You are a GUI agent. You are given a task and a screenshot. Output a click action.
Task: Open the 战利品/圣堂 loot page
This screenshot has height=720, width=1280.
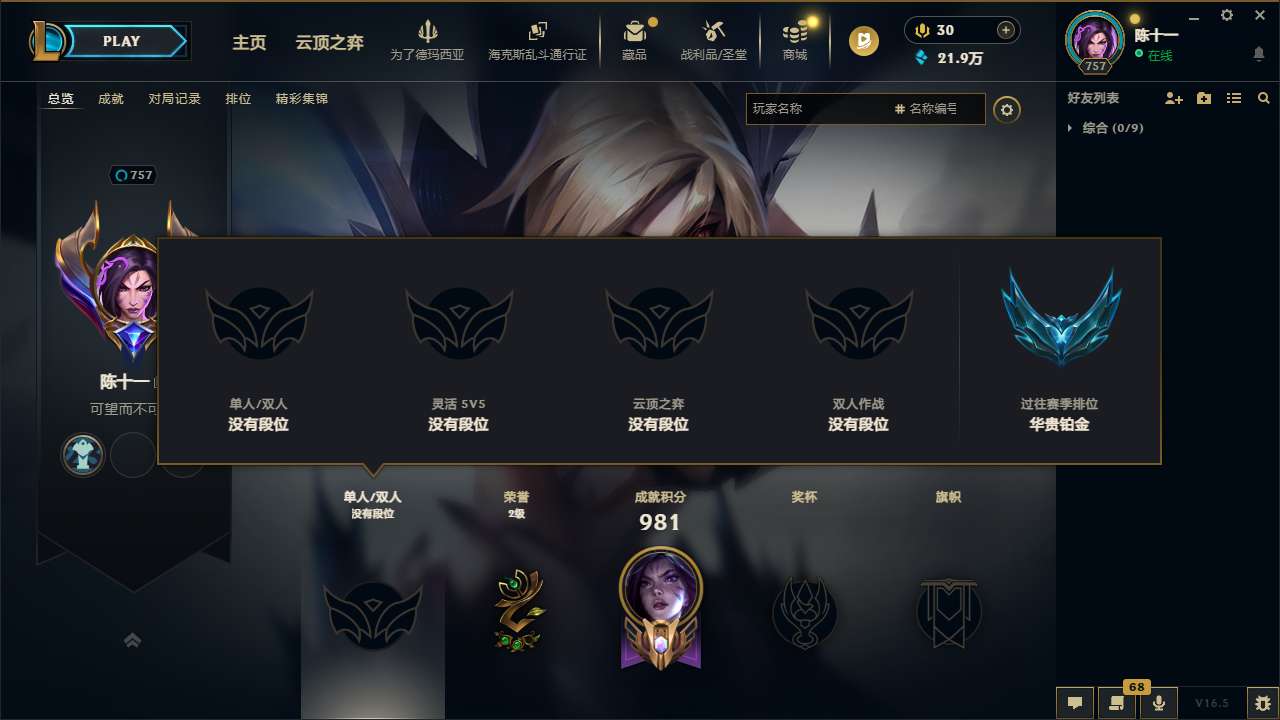coord(713,41)
